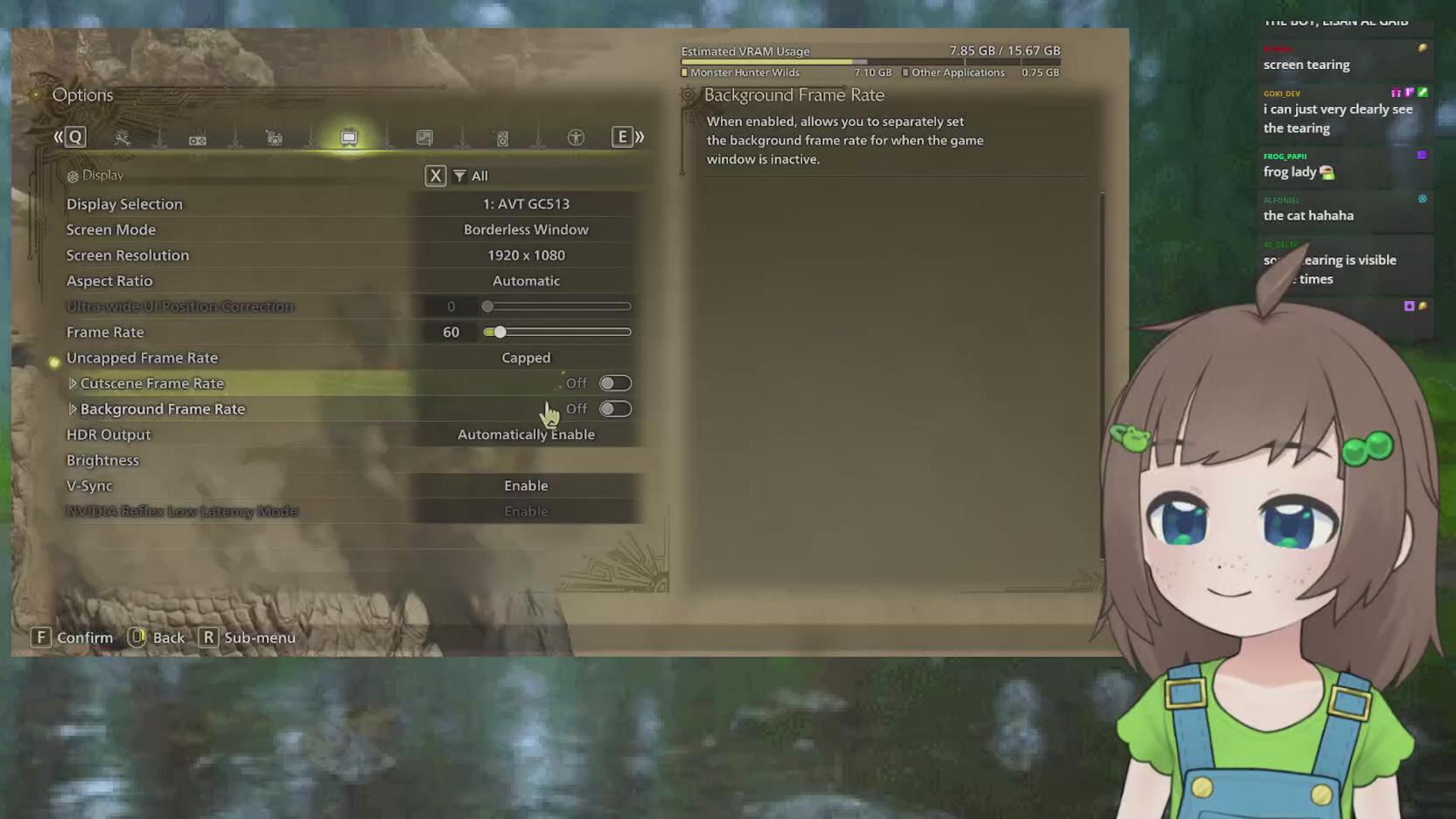
Task: Toggle Cutscene Frame Rate off switch
Action: coord(615,383)
